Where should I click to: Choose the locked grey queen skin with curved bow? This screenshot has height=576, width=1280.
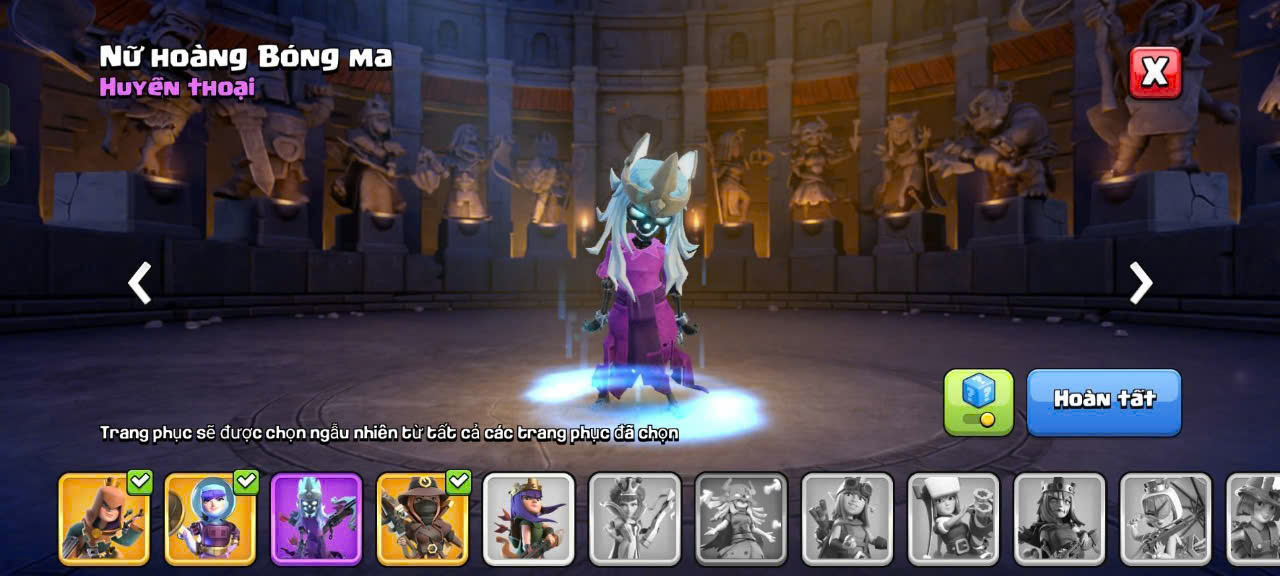(634, 519)
